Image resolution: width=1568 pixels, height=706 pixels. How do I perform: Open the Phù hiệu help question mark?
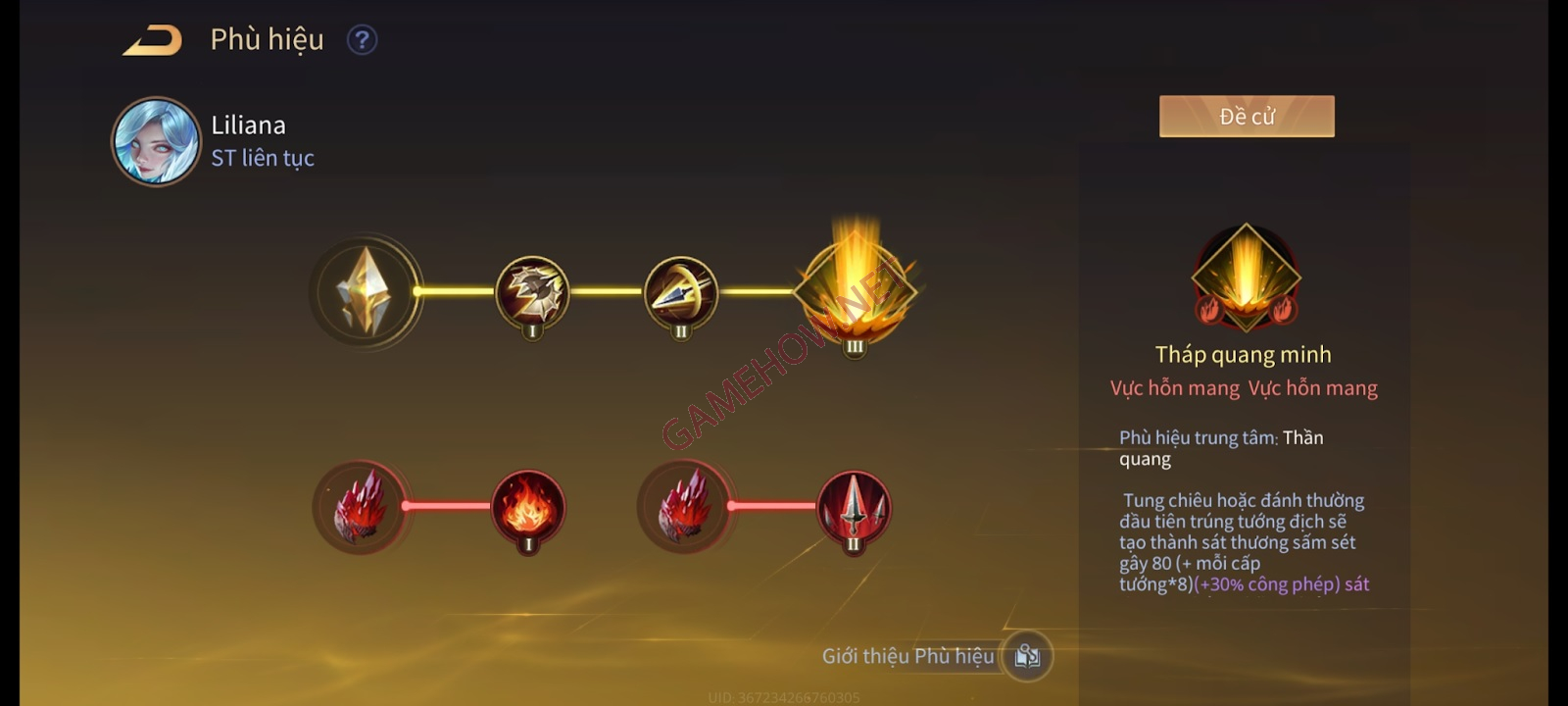coord(362,40)
